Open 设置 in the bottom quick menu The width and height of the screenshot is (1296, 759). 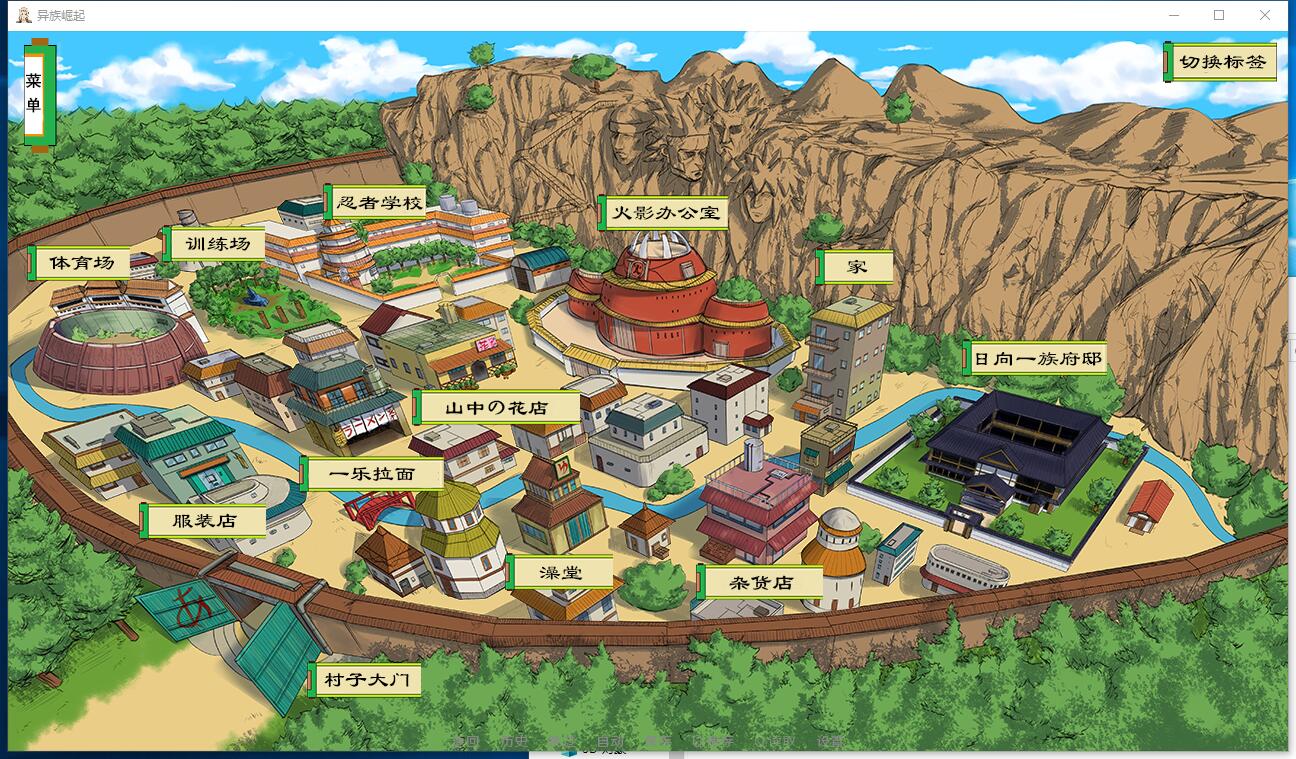(830, 741)
